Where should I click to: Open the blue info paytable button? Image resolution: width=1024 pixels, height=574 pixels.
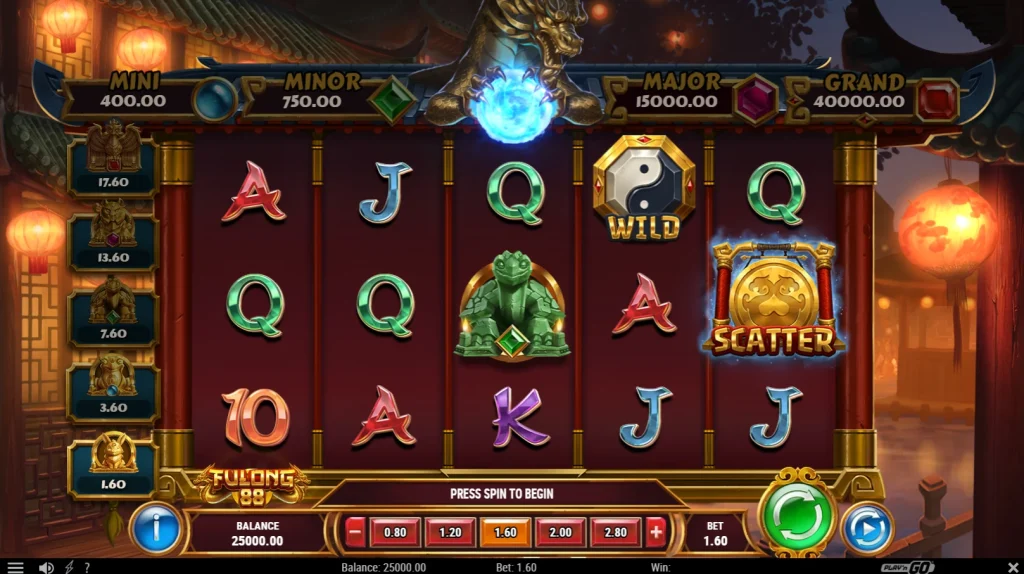pyautogui.click(x=156, y=528)
